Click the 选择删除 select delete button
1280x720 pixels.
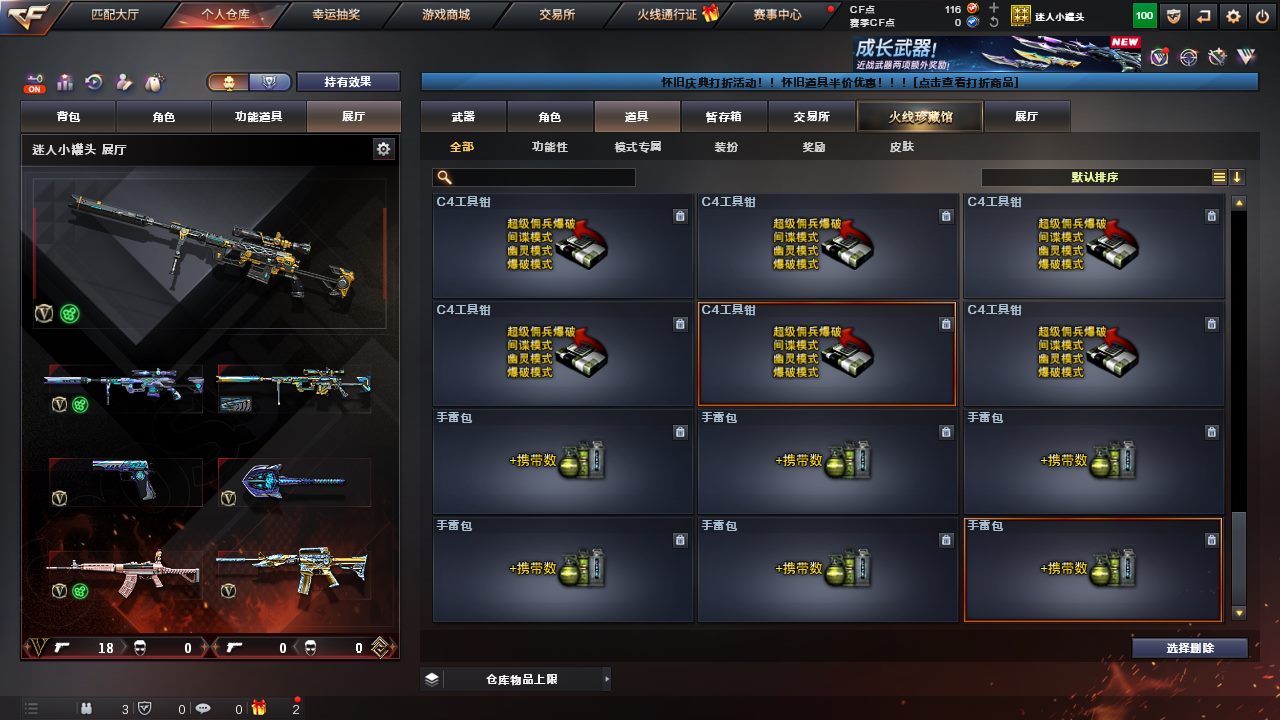point(1190,648)
